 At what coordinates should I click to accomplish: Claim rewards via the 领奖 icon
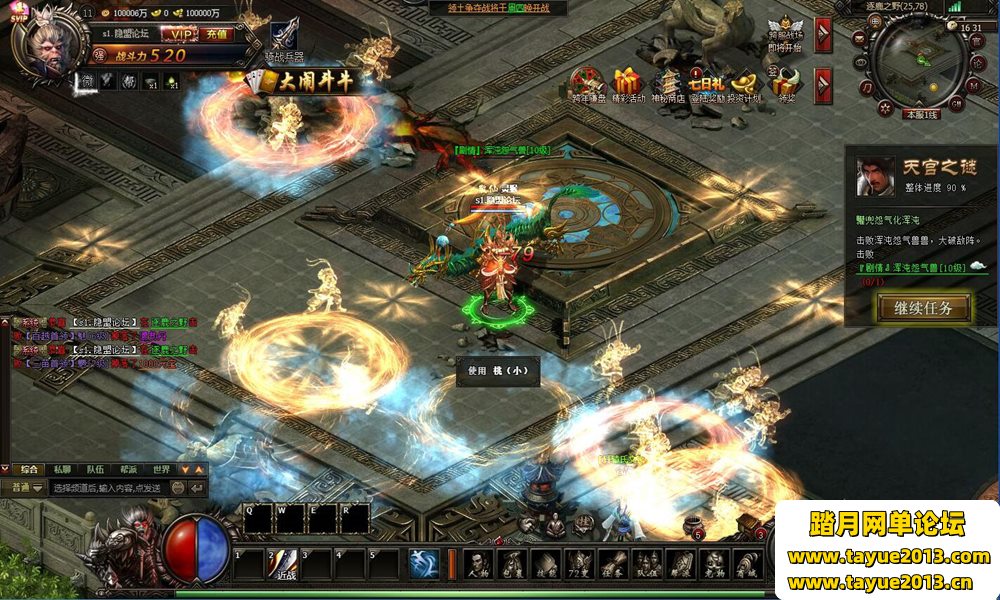[786, 83]
